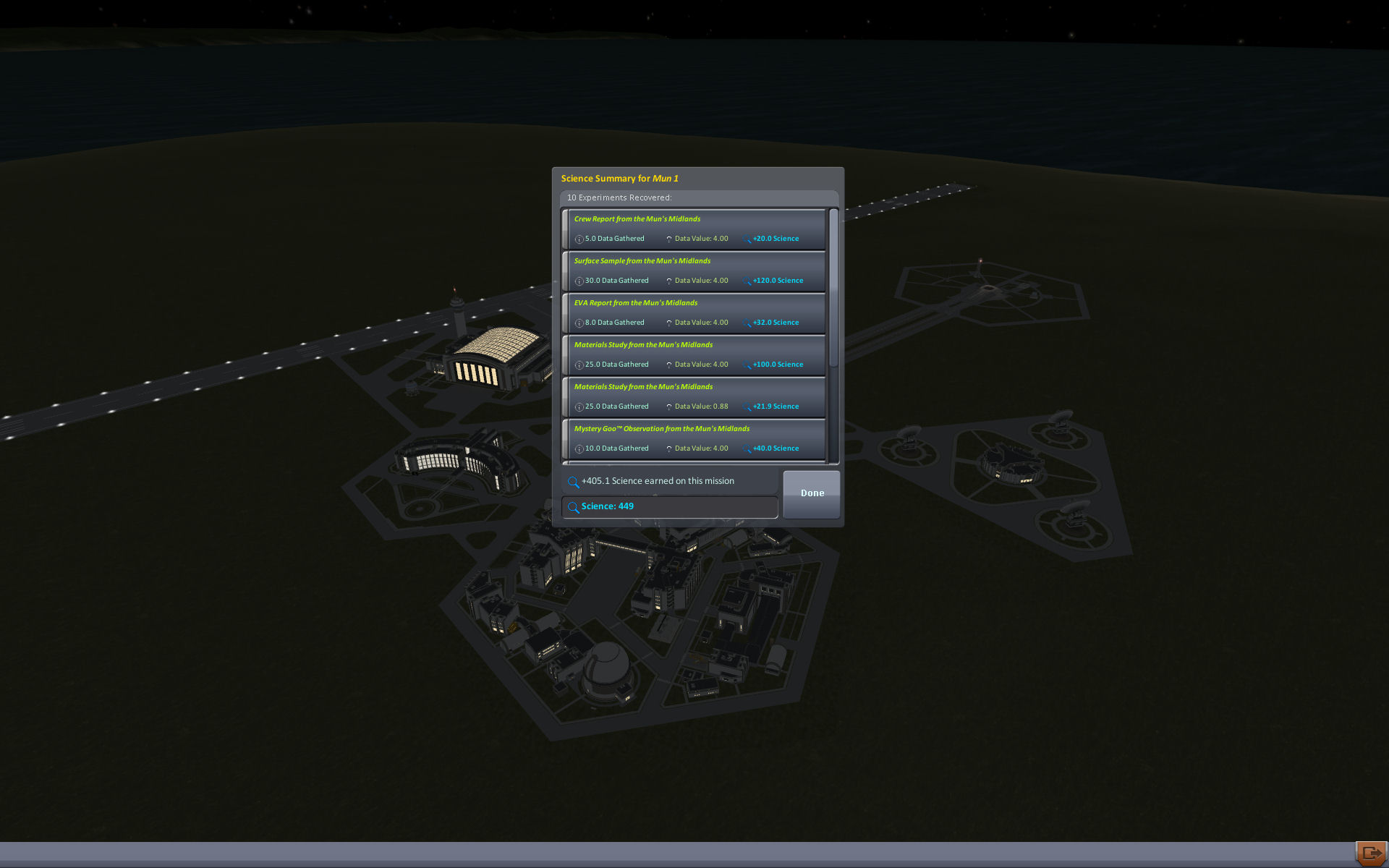The image size is (1389, 868).
Task: Select the Materials Study row worth +21.9 Science
Action: pyautogui.click(x=695, y=396)
